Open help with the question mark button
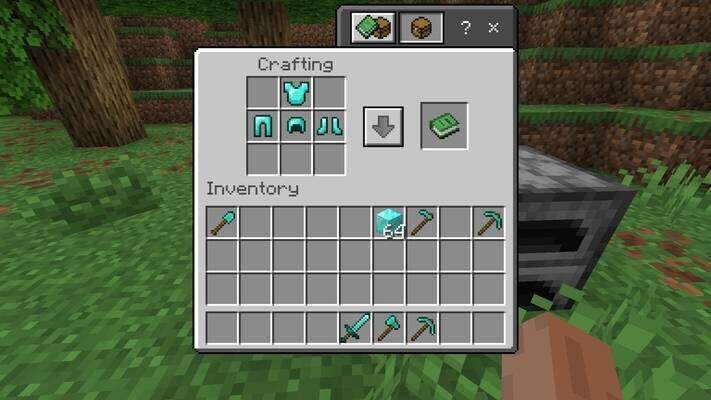The image size is (711, 400). click(465, 28)
